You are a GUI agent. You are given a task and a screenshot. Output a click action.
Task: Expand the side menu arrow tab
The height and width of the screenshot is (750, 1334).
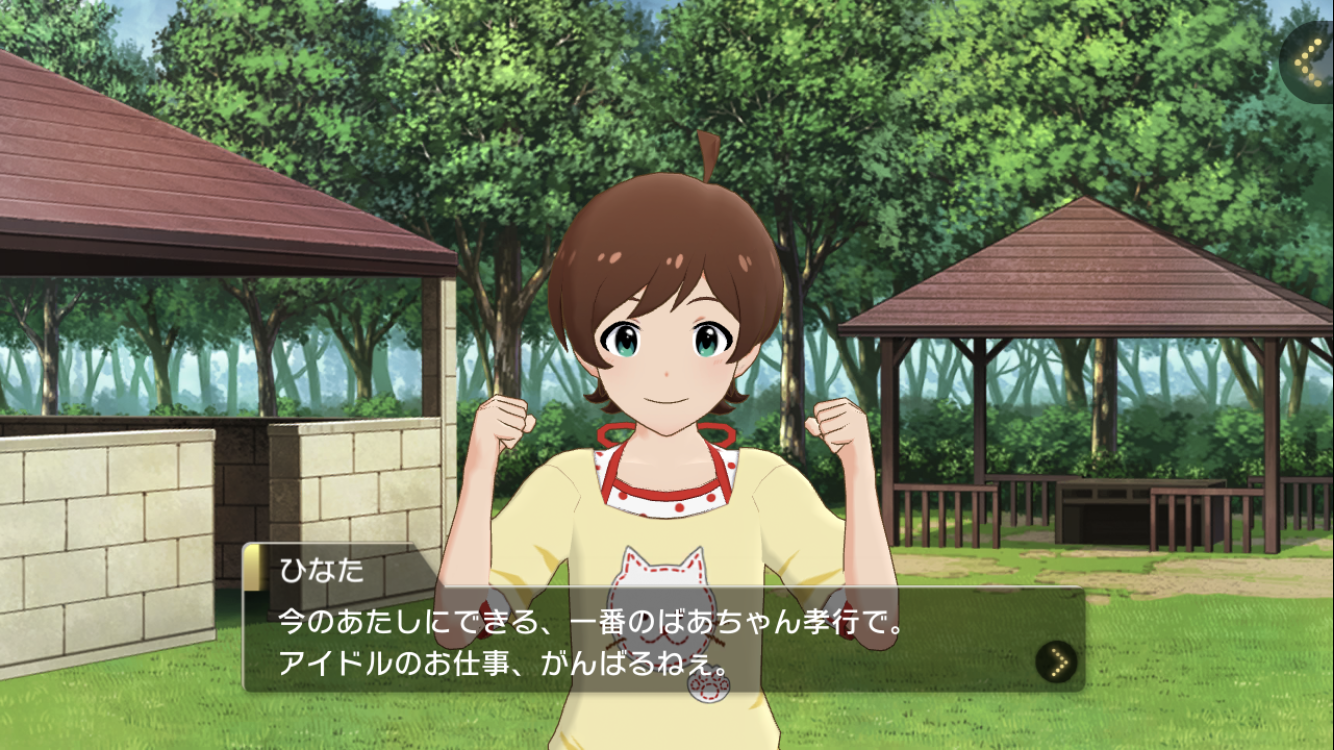pyautogui.click(x=1308, y=62)
